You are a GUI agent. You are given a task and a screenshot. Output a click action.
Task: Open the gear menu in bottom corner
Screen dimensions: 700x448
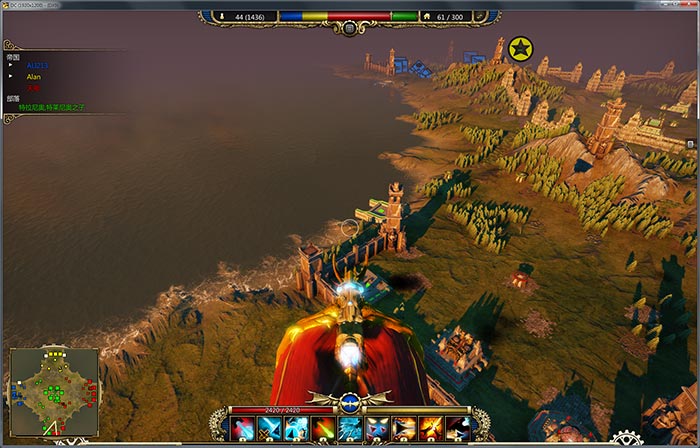point(627,440)
